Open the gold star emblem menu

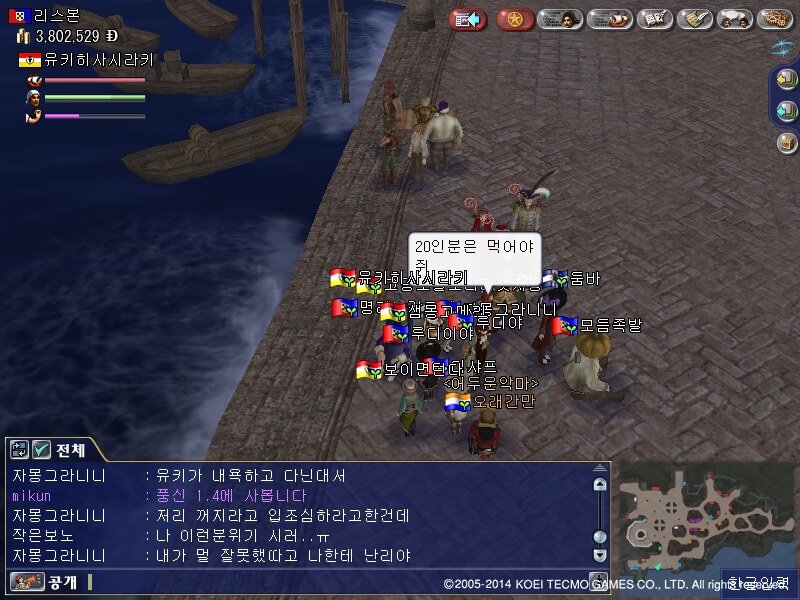tap(515, 19)
